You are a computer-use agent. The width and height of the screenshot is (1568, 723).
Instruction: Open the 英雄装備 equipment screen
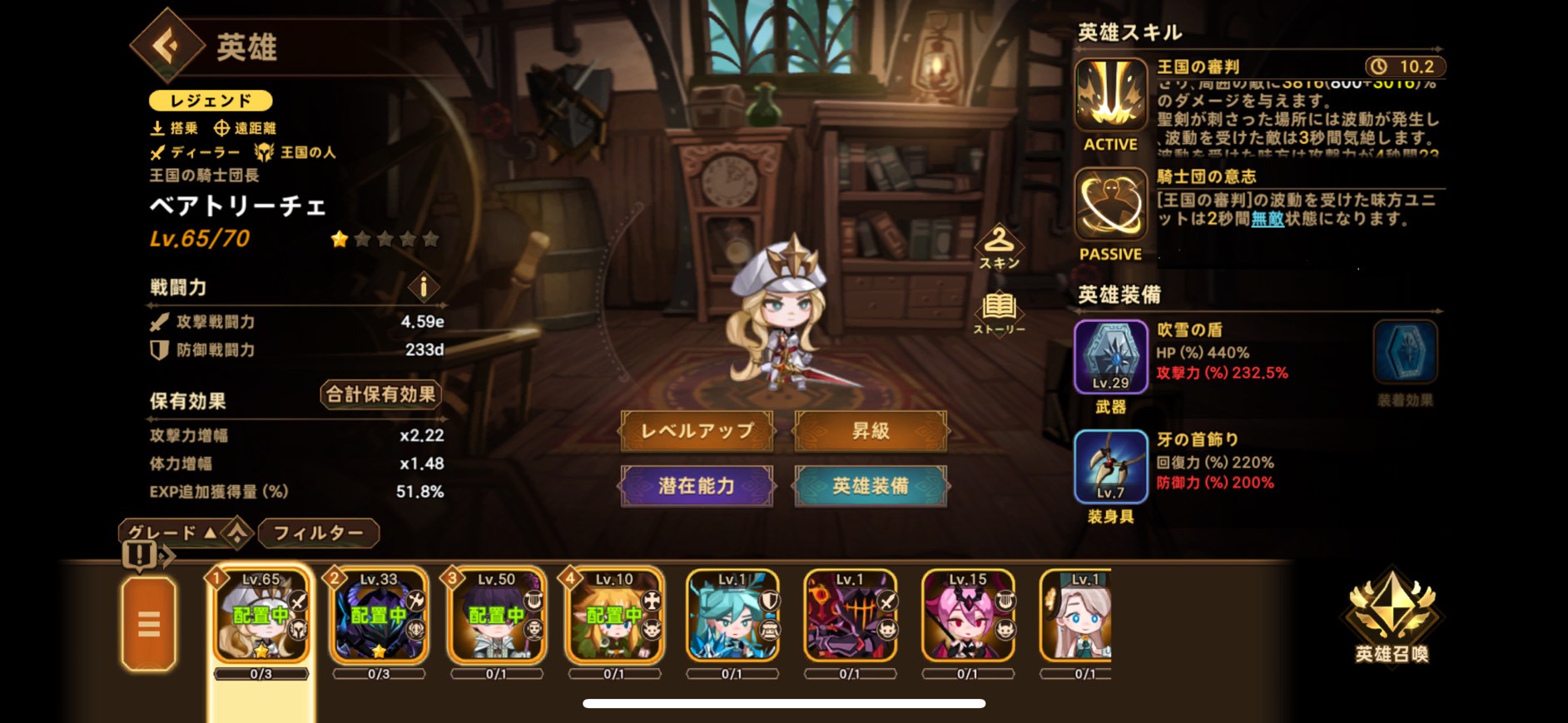click(871, 487)
